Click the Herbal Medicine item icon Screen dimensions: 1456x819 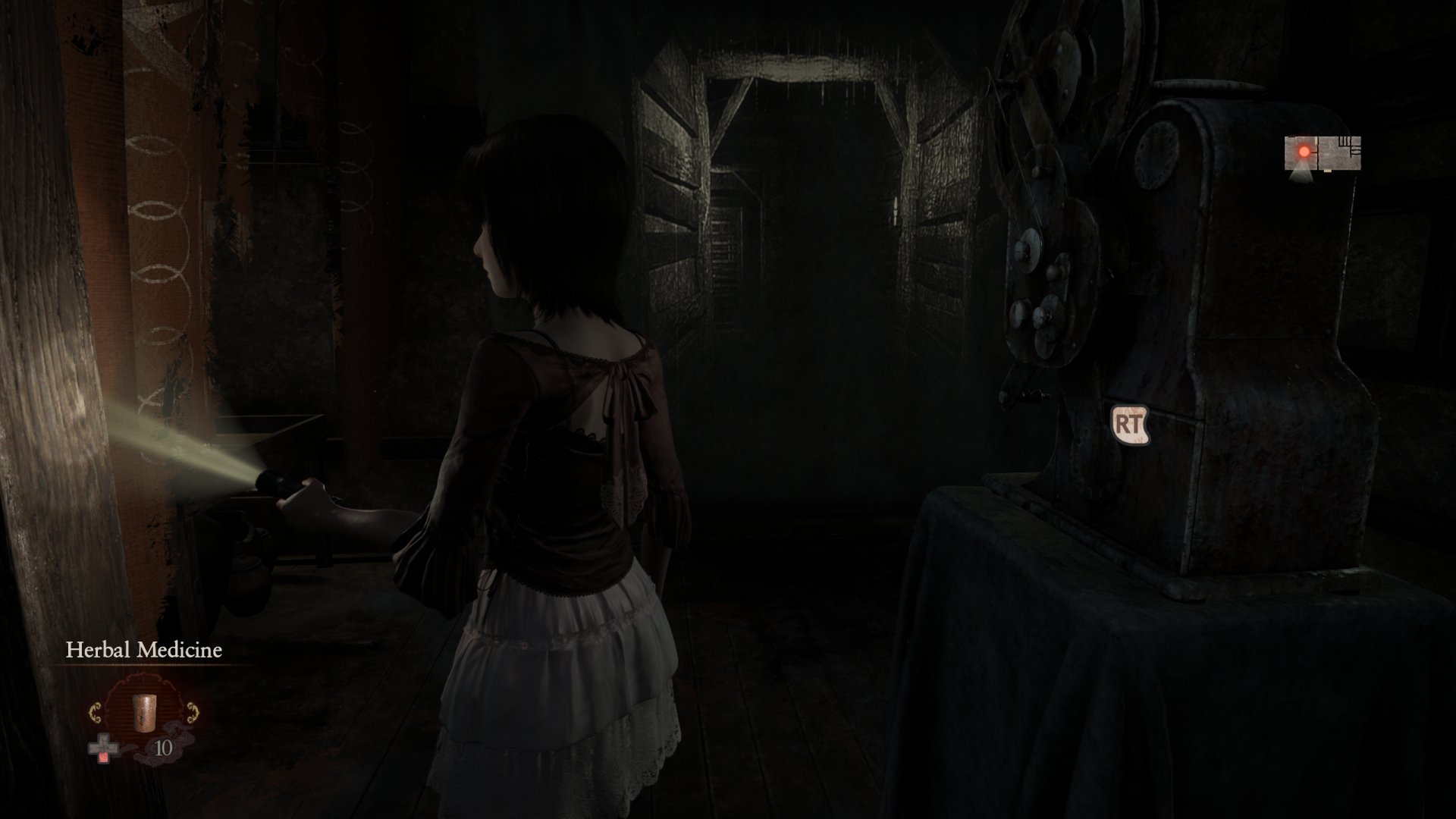(x=145, y=714)
